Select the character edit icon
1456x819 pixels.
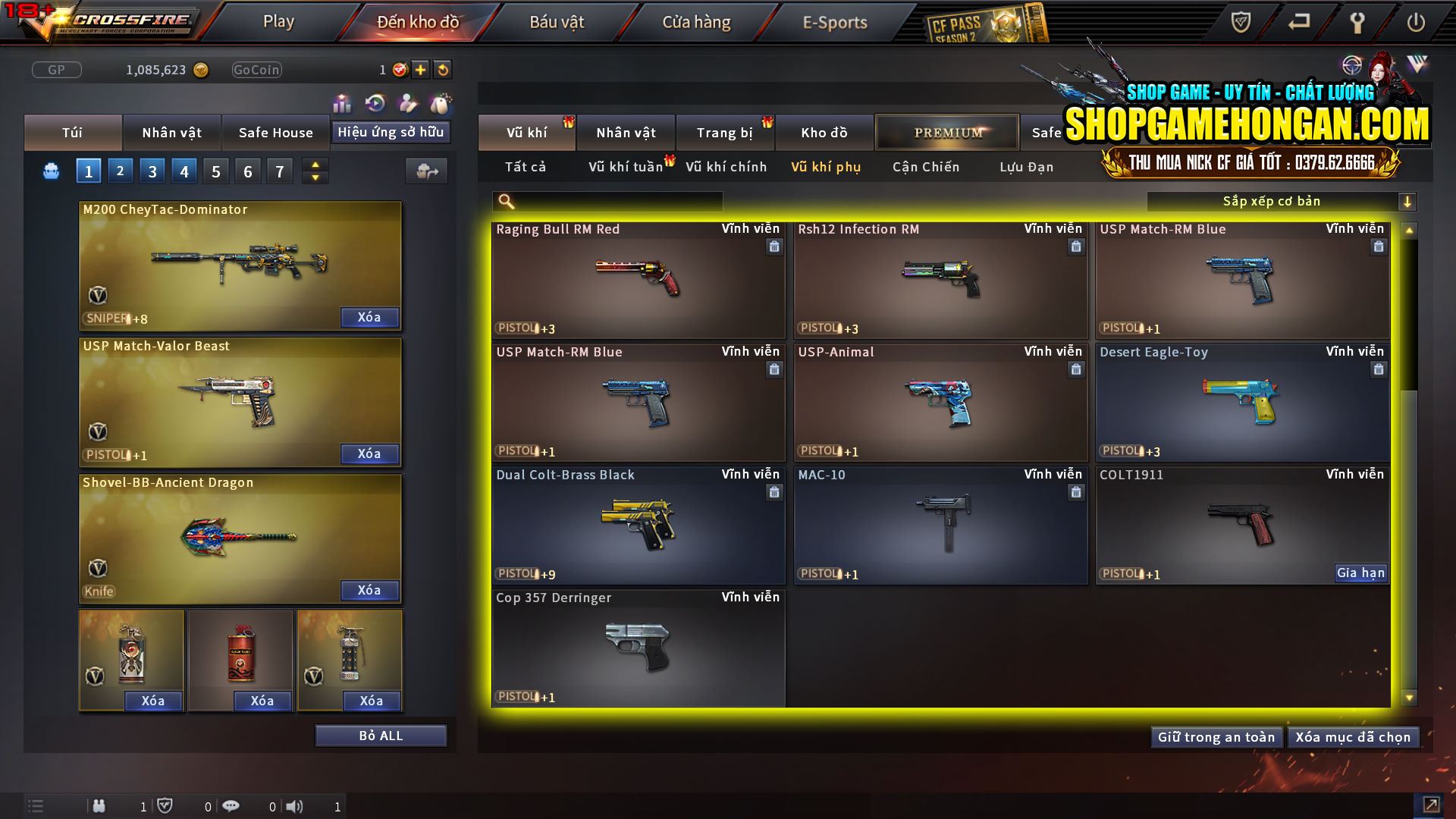[407, 102]
